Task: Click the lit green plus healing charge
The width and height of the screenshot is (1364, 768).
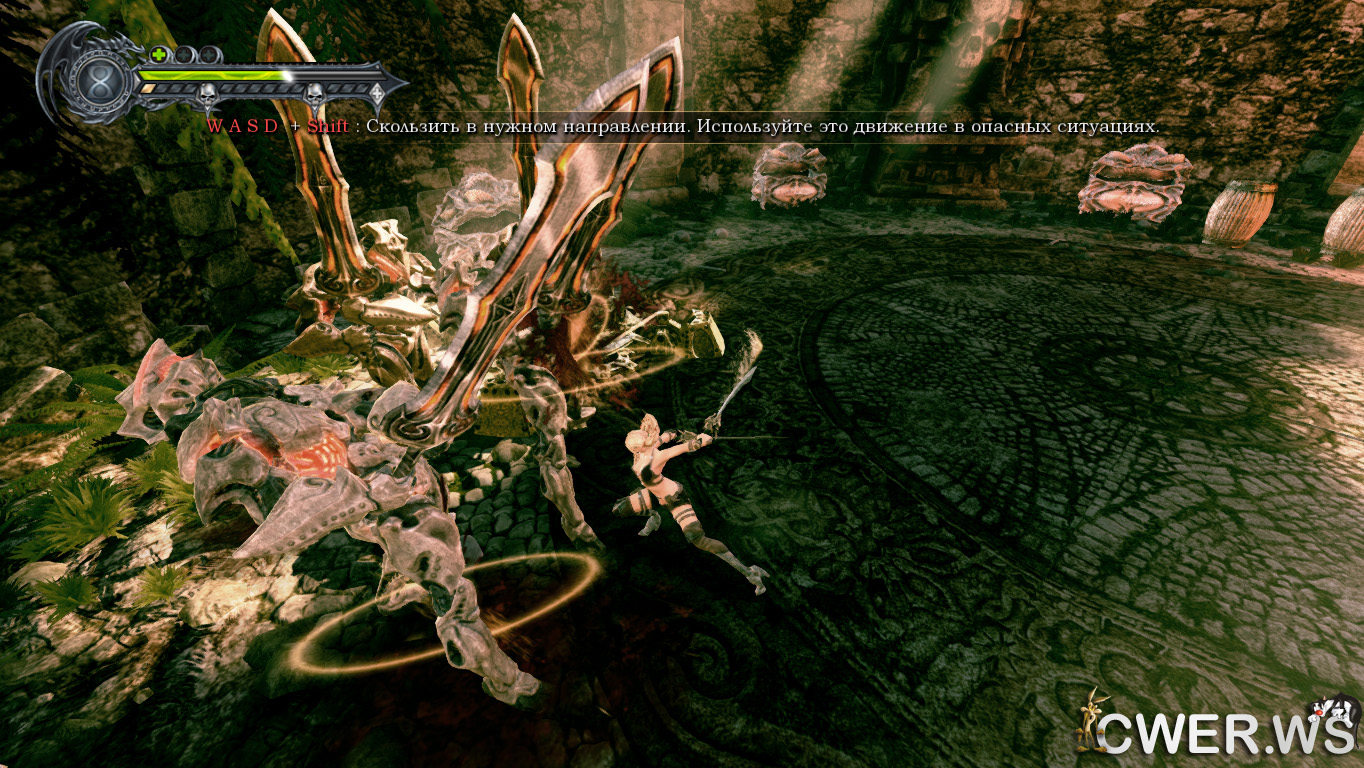Action: pyautogui.click(x=159, y=54)
